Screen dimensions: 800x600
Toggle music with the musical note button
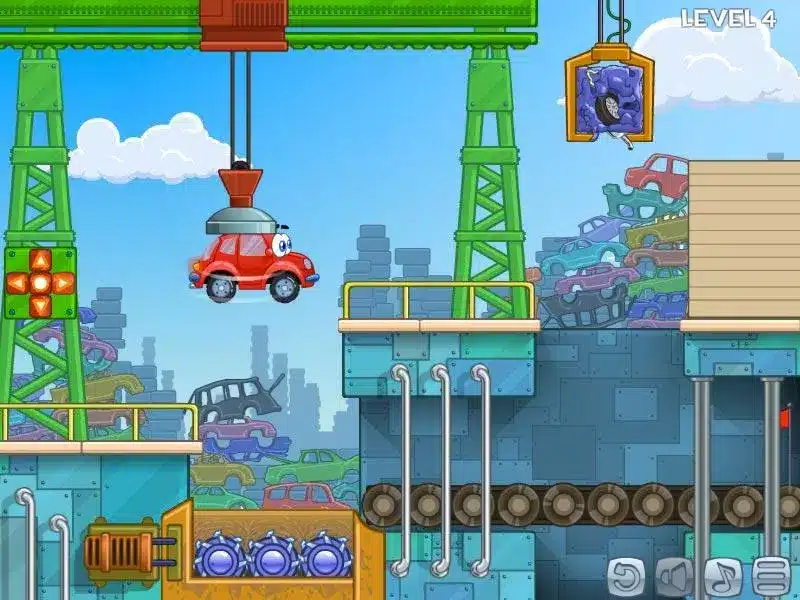coord(722,575)
